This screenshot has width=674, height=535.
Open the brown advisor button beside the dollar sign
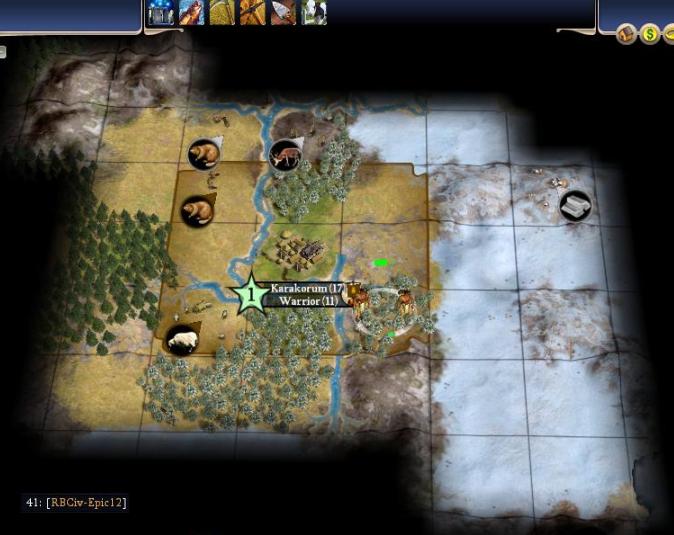pyautogui.click(x=626, y=35)
